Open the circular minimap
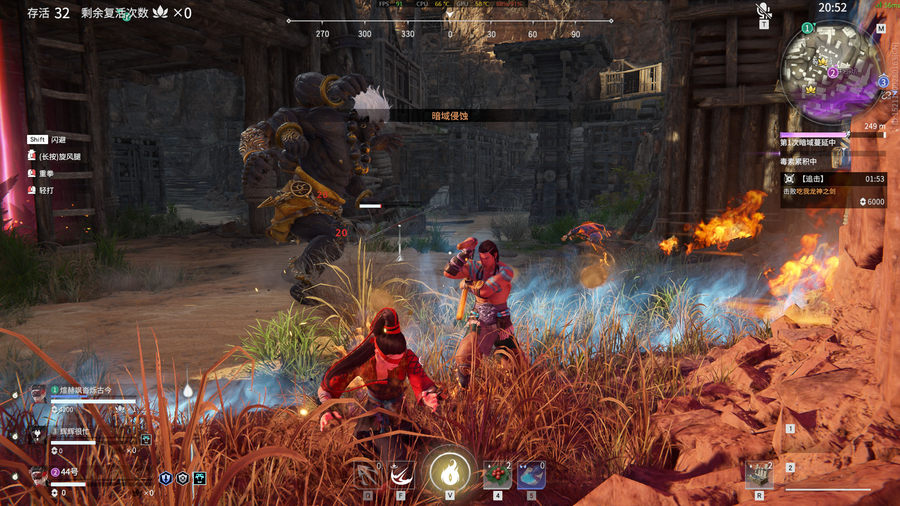The width and height of the screenshot is (900, 506). point(834,71)
